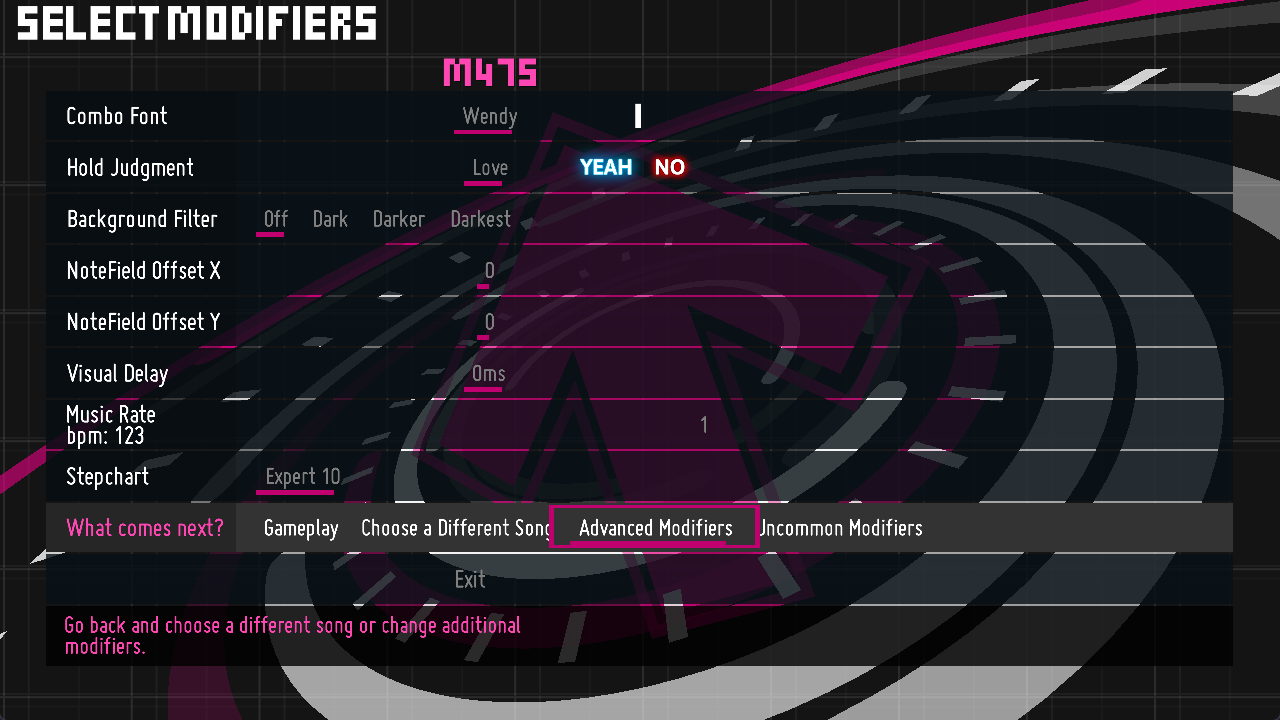
Task: Set Background Filter to Dark
Action: (330, 219)
